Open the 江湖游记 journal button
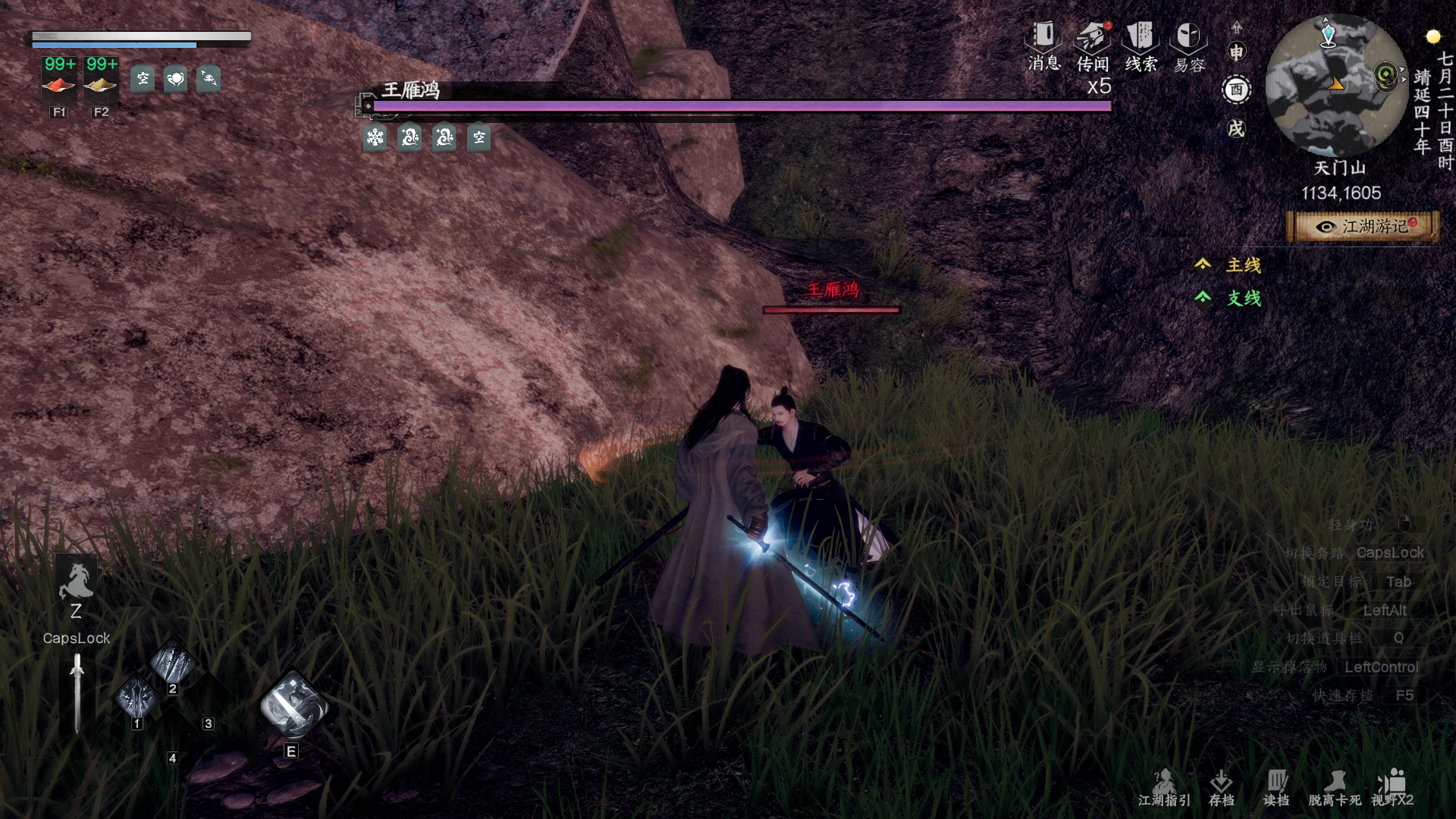1456x819 pixels. (1363, 227)
